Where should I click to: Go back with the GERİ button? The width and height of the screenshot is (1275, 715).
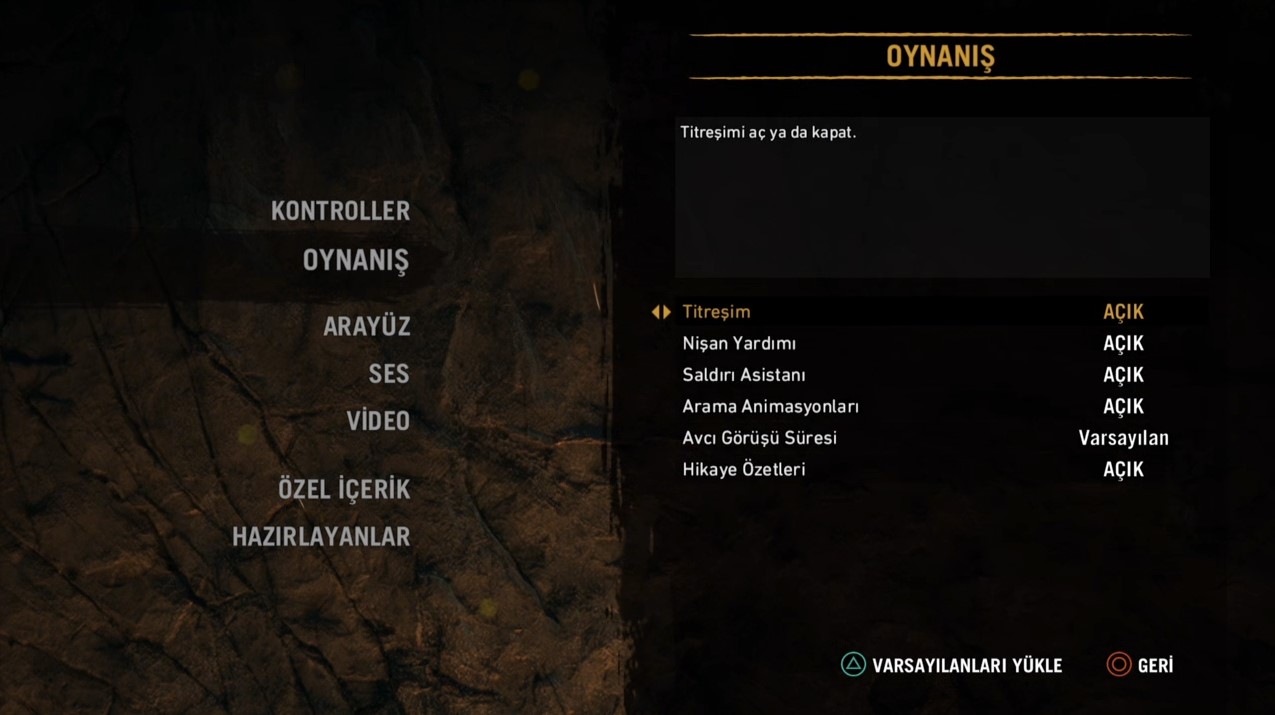pyautogui.click(x=1140, y=665)
